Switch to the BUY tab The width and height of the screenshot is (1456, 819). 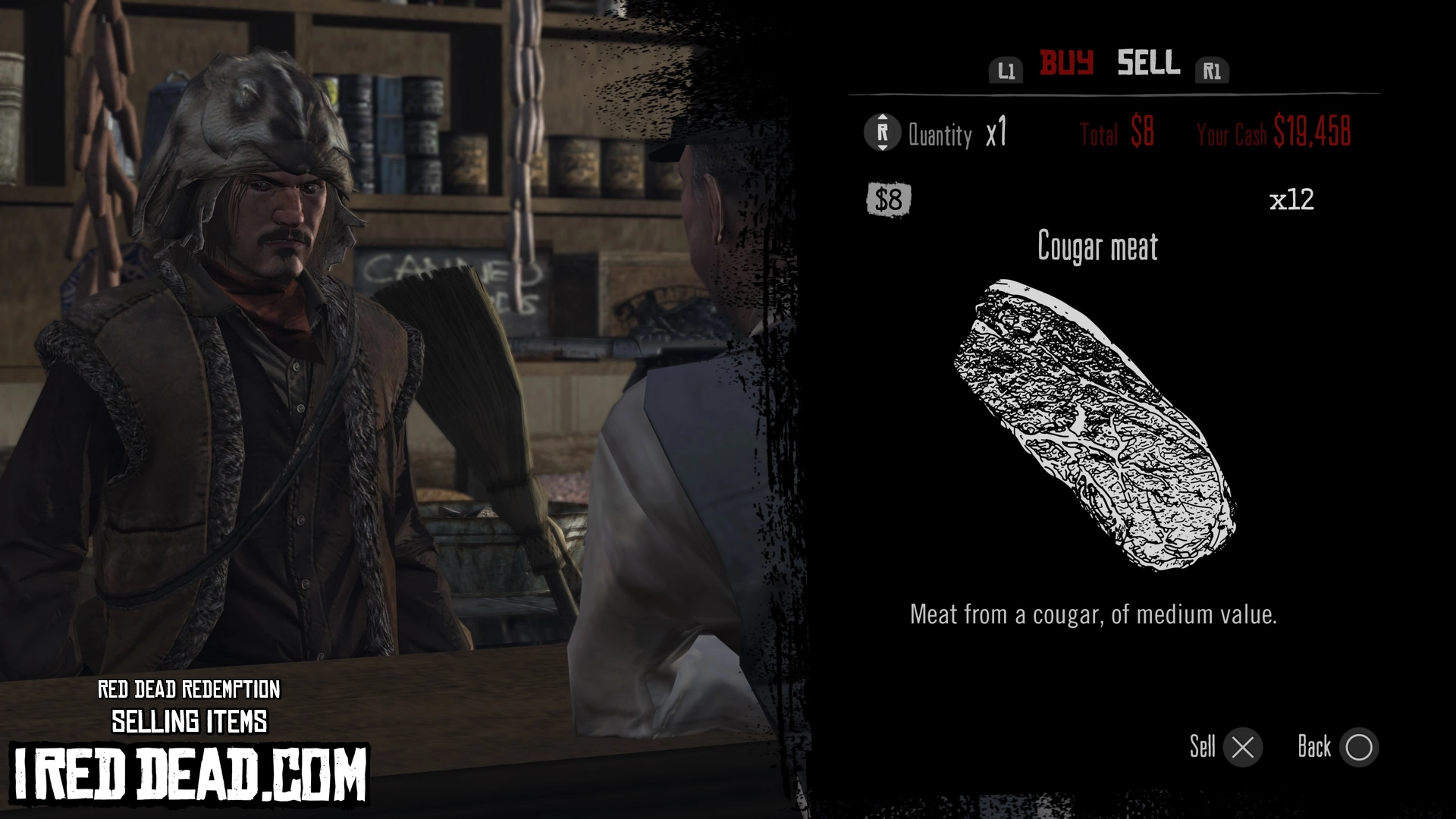point(1066,63)
